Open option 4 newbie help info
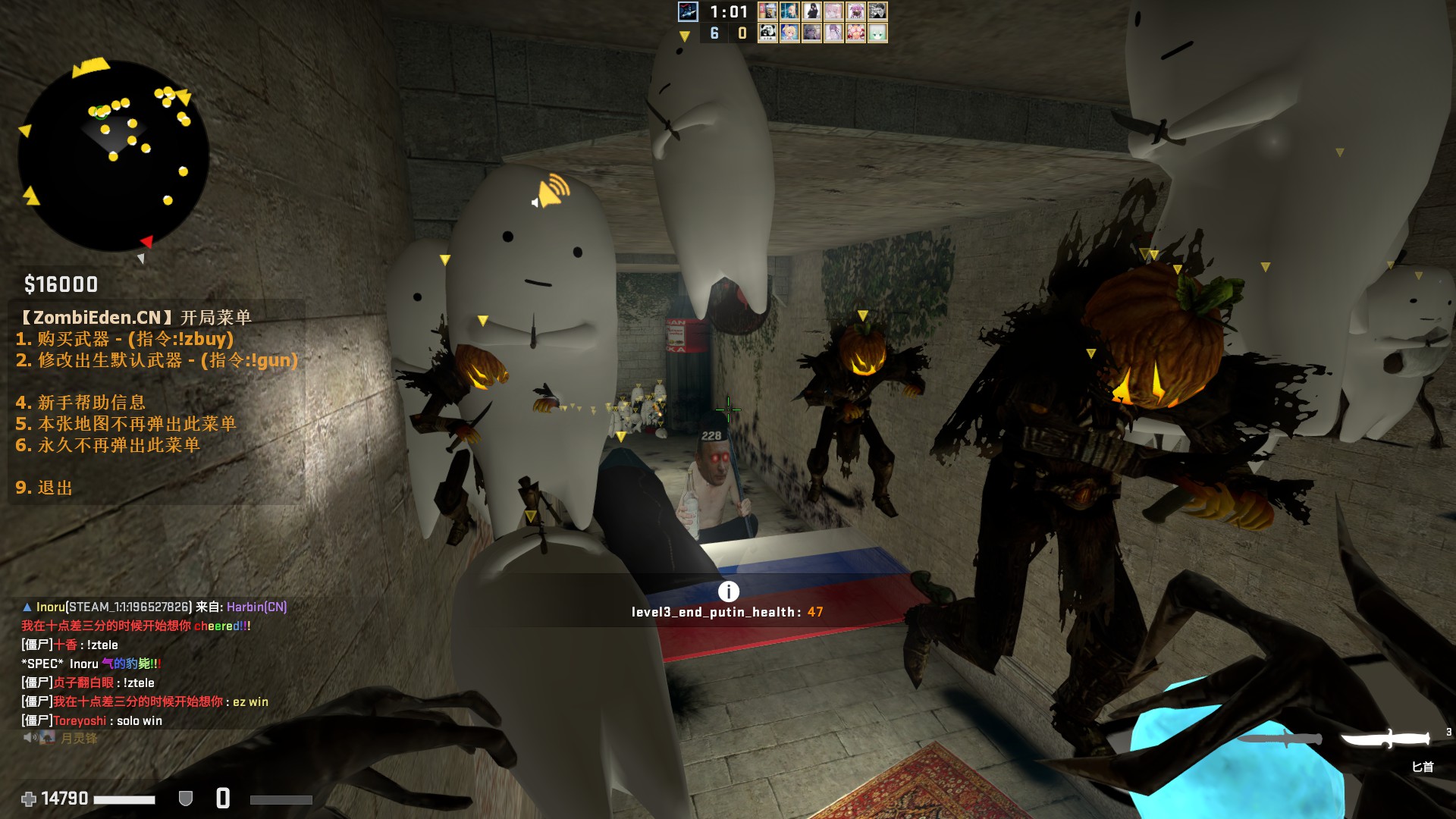1456x819 pixels. pyautogui.click(x=80, y=403)
